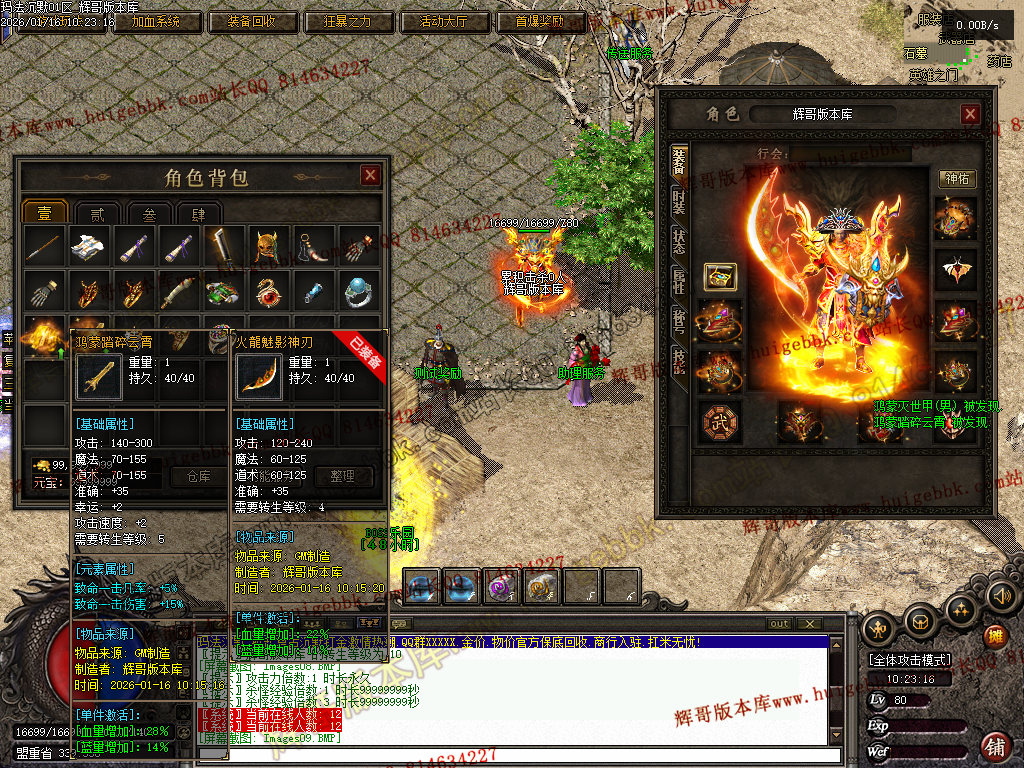This screenshot has width=1024, height=768.
Task: Click the sound speaker icon
Action: 1002,597
